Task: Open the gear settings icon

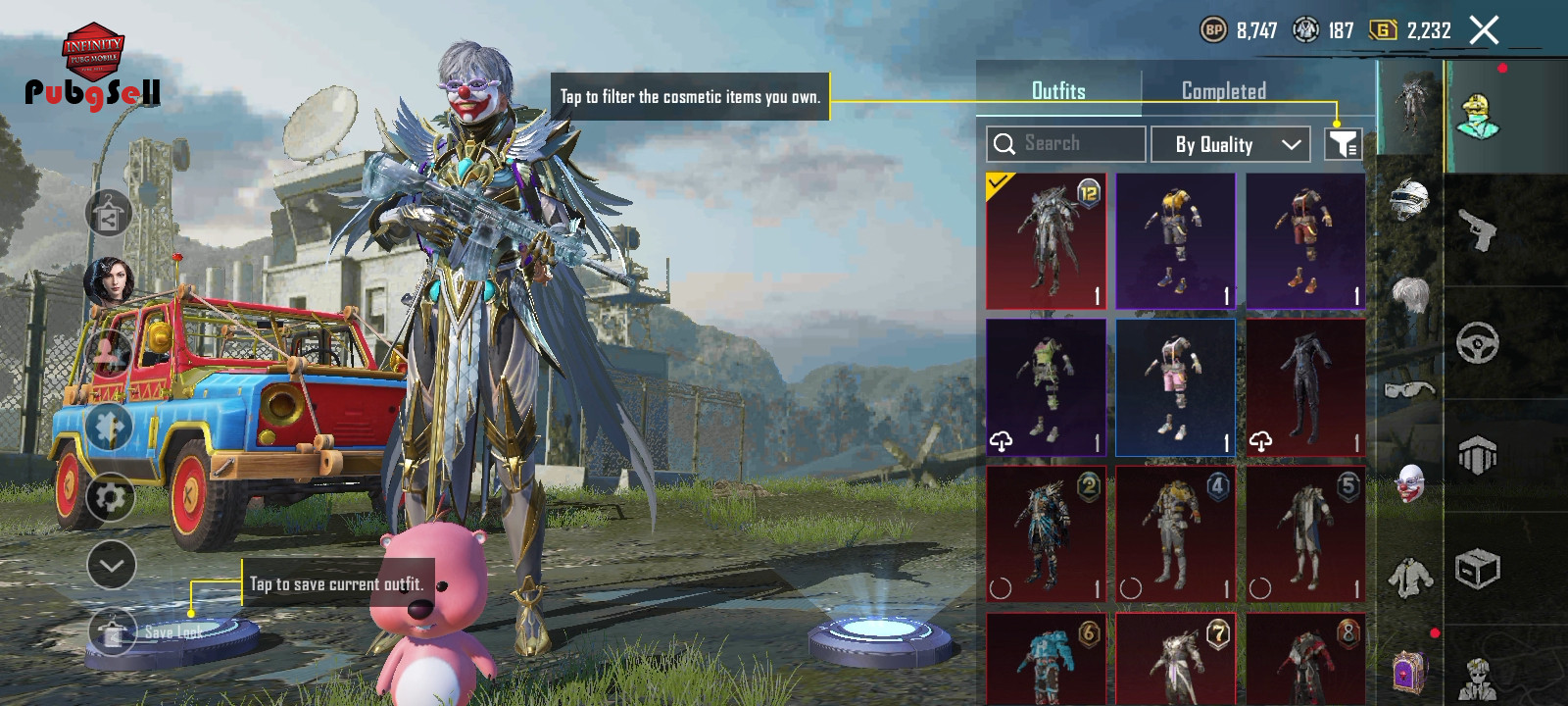Action: pos(110,497)
